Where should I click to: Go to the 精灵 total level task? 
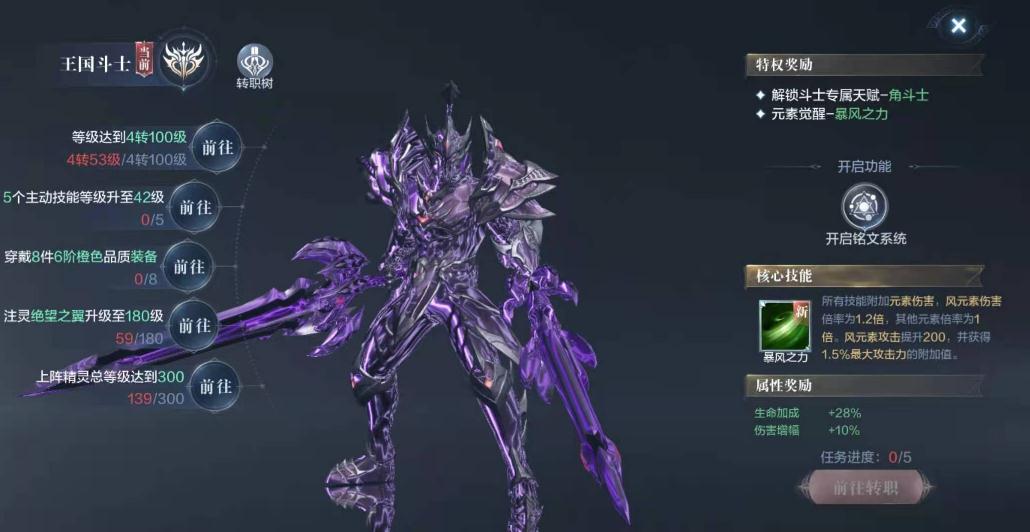click(x=216, y=387)
